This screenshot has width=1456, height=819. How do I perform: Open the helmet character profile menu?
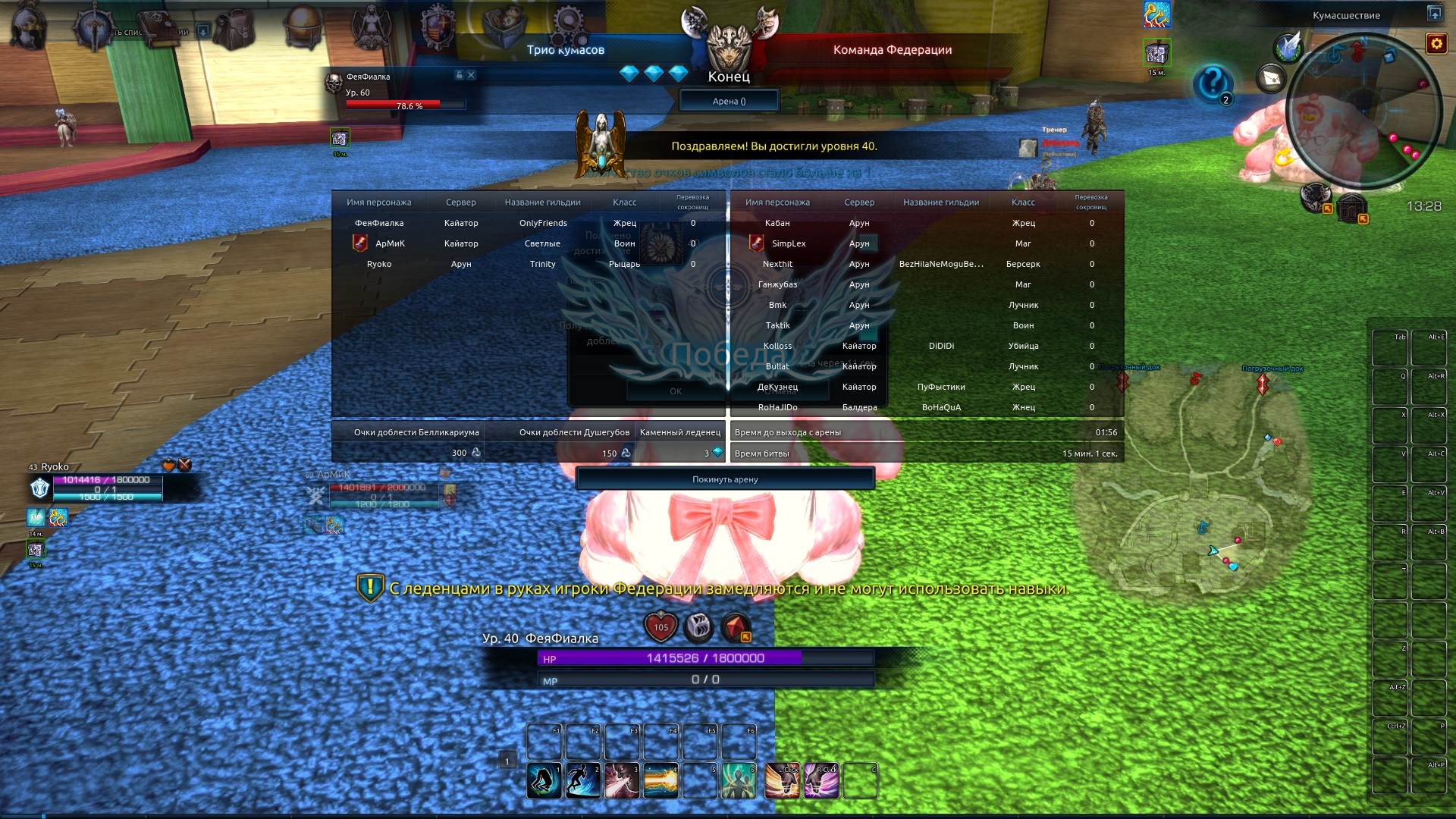[28, 27]
